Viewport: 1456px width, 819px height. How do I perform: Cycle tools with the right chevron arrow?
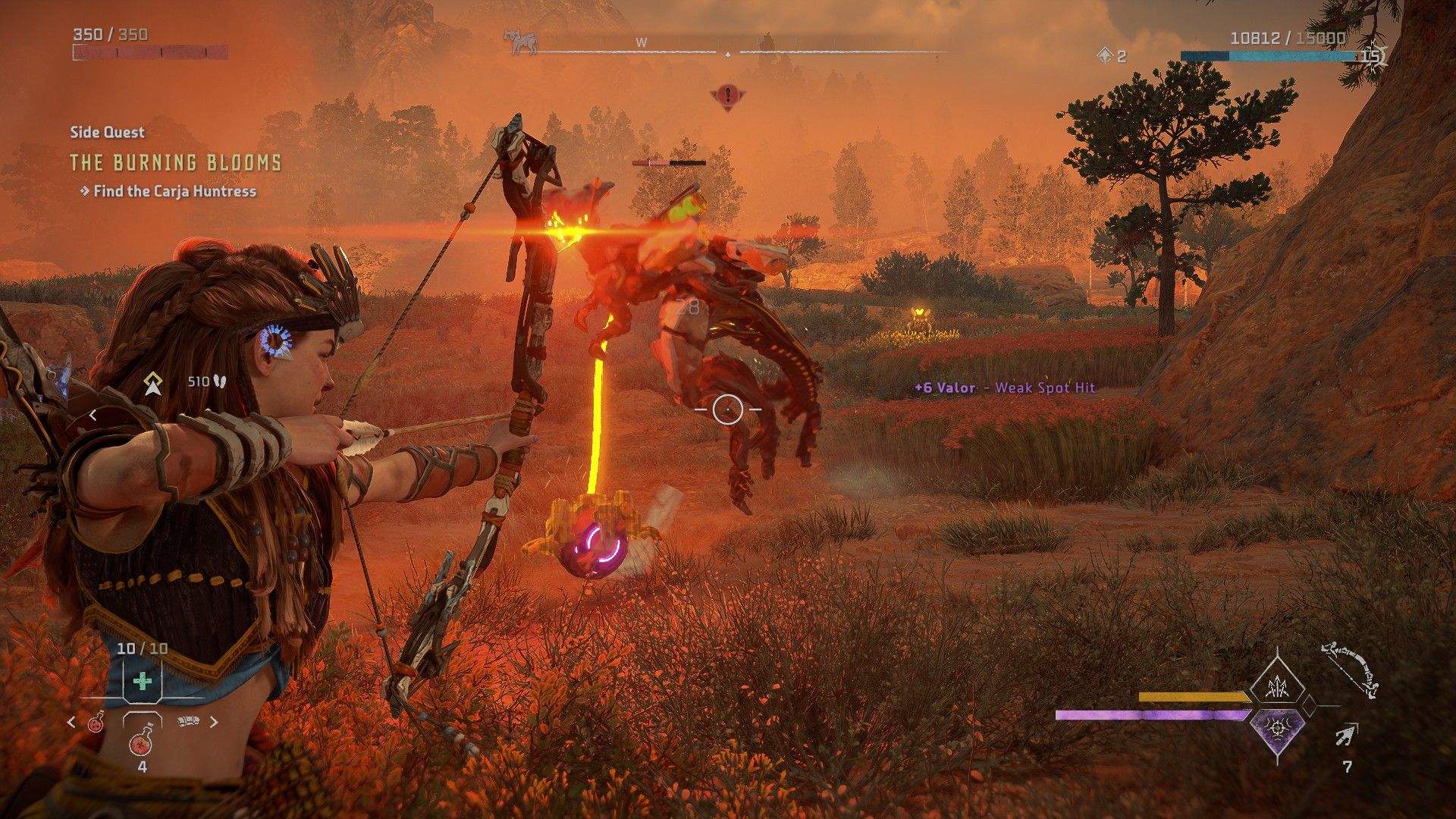(x=214, y=721)
